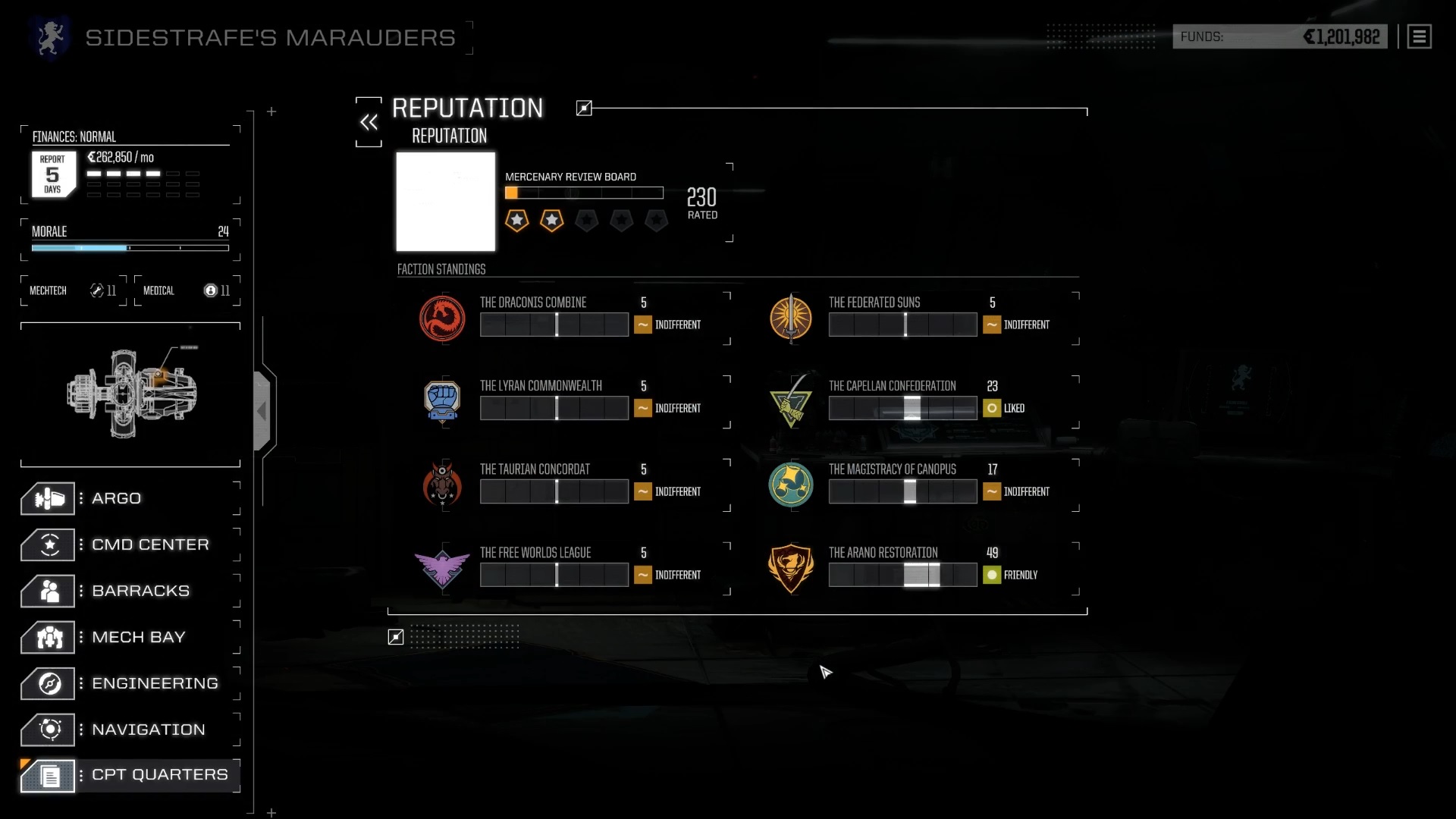
Task: Select the Navigation icon
Action: [49, 730]
